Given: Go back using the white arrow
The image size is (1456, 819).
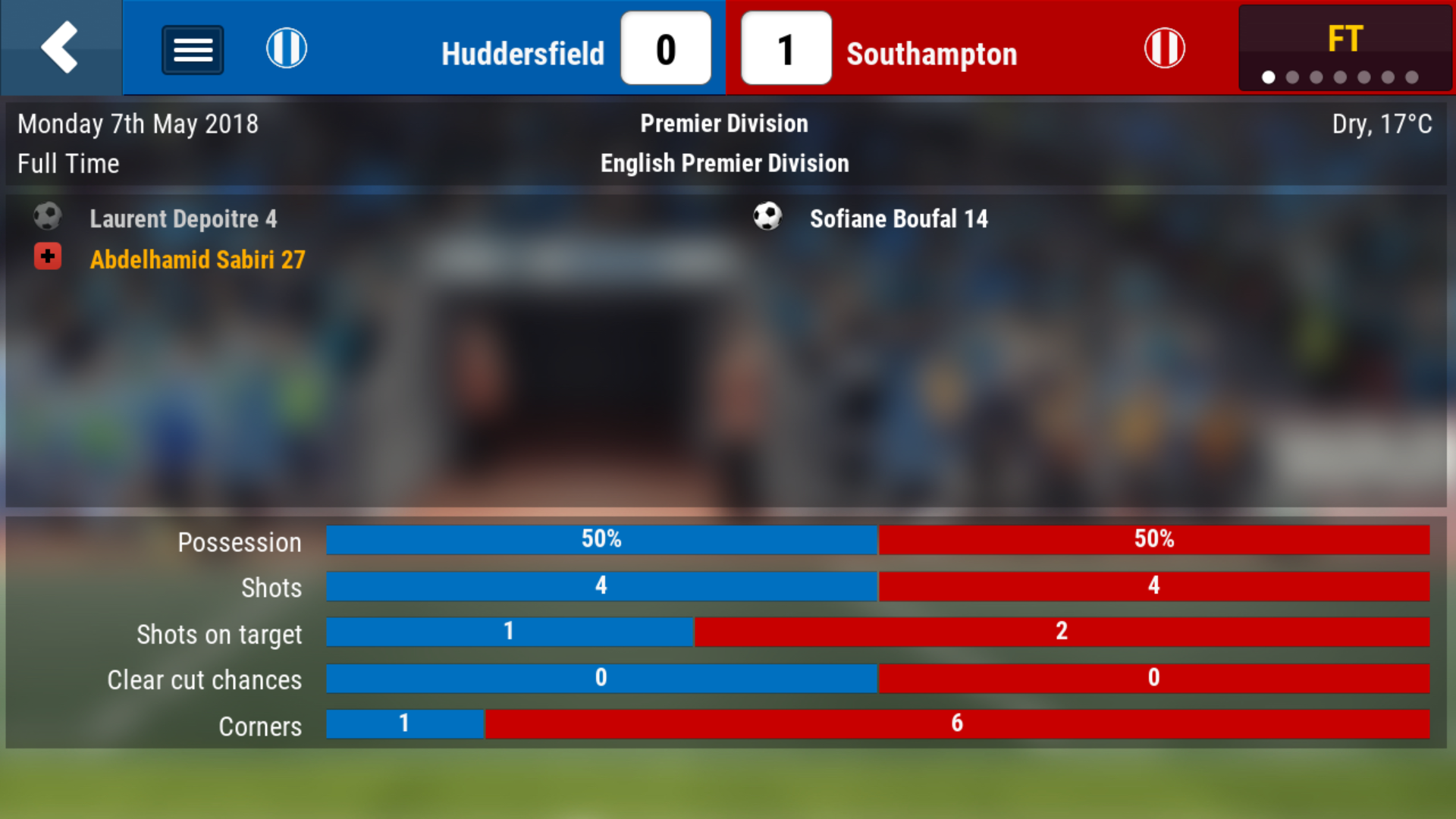Looking at the screenshot, I should [60, 48].
